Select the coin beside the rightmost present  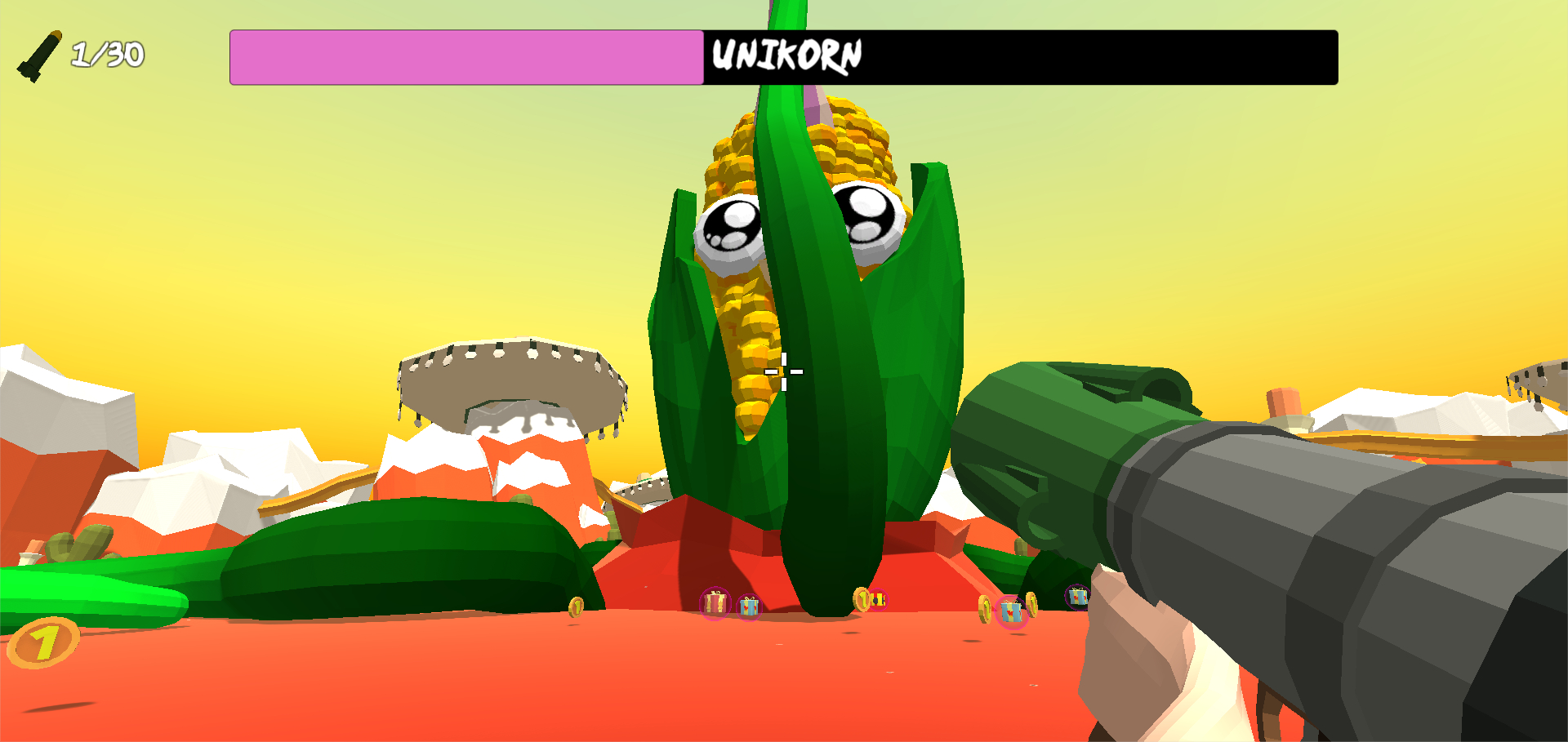pyautogui.click(x=1033, y=604)
